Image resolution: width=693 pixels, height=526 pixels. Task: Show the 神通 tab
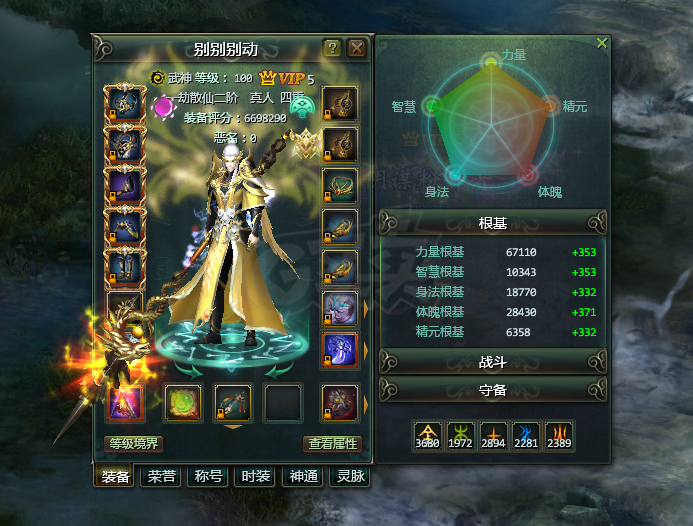tap(302, 477)
